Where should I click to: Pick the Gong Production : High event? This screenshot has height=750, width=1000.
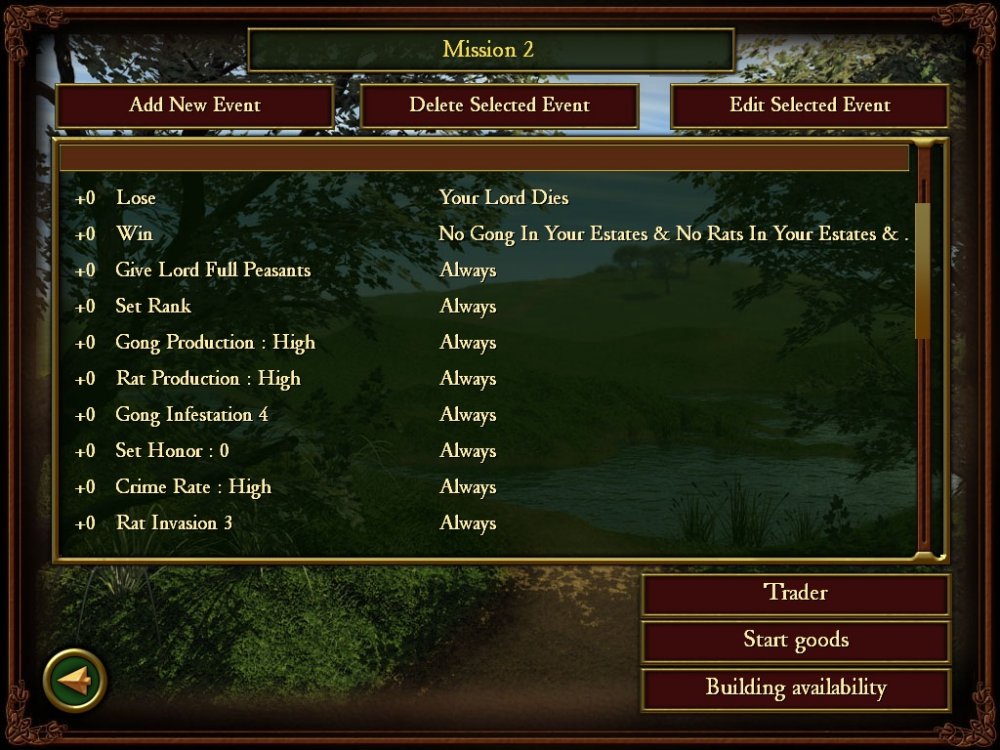(215, 342)
